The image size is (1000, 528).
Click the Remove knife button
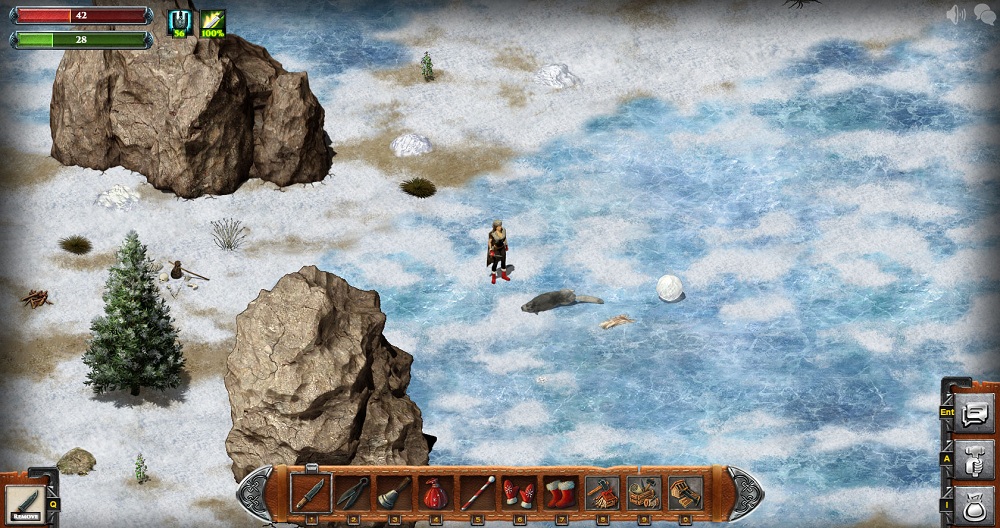pos(22,503)
